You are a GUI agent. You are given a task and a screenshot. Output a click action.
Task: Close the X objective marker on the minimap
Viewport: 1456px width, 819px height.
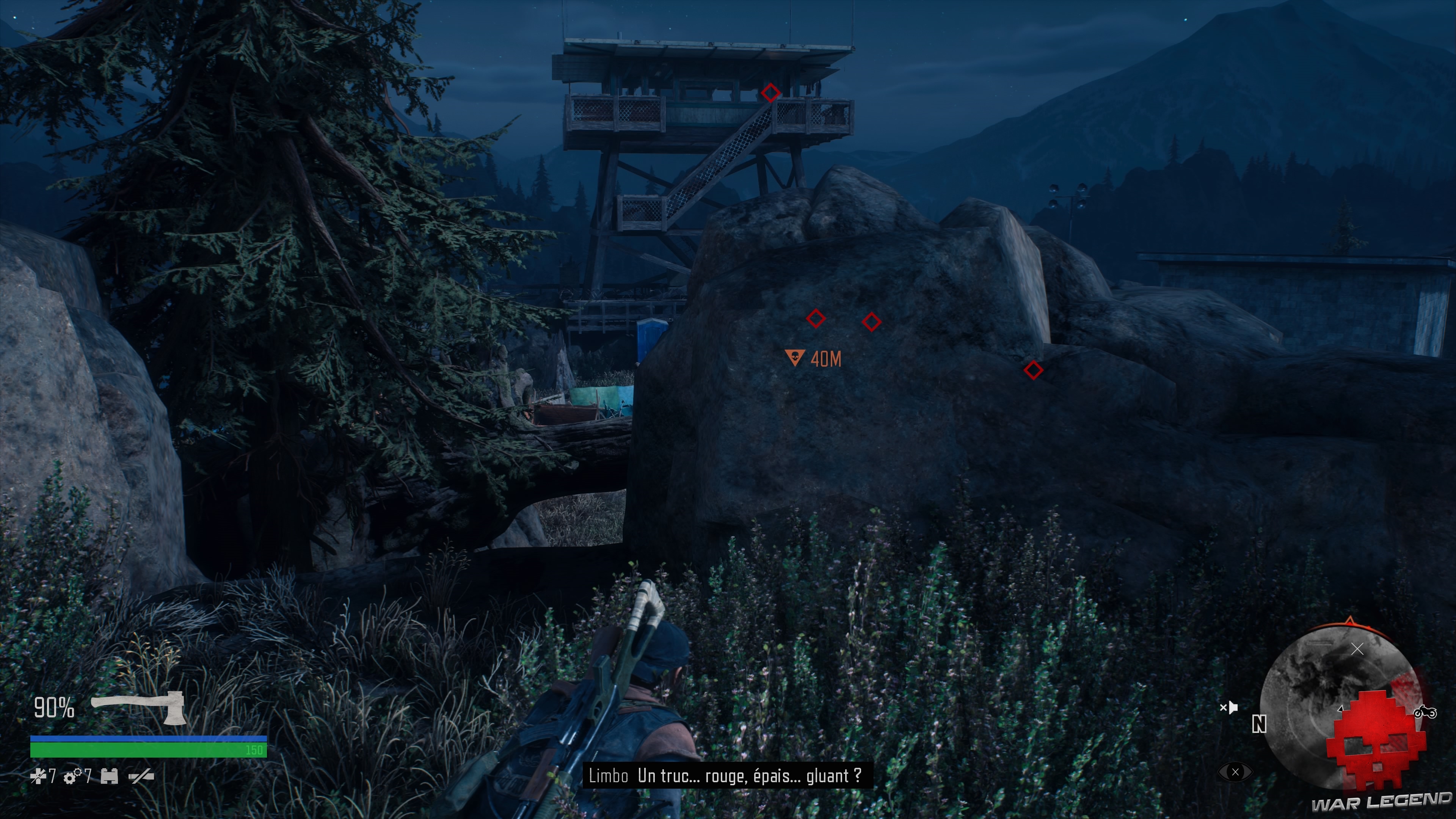click(1357, 649)
